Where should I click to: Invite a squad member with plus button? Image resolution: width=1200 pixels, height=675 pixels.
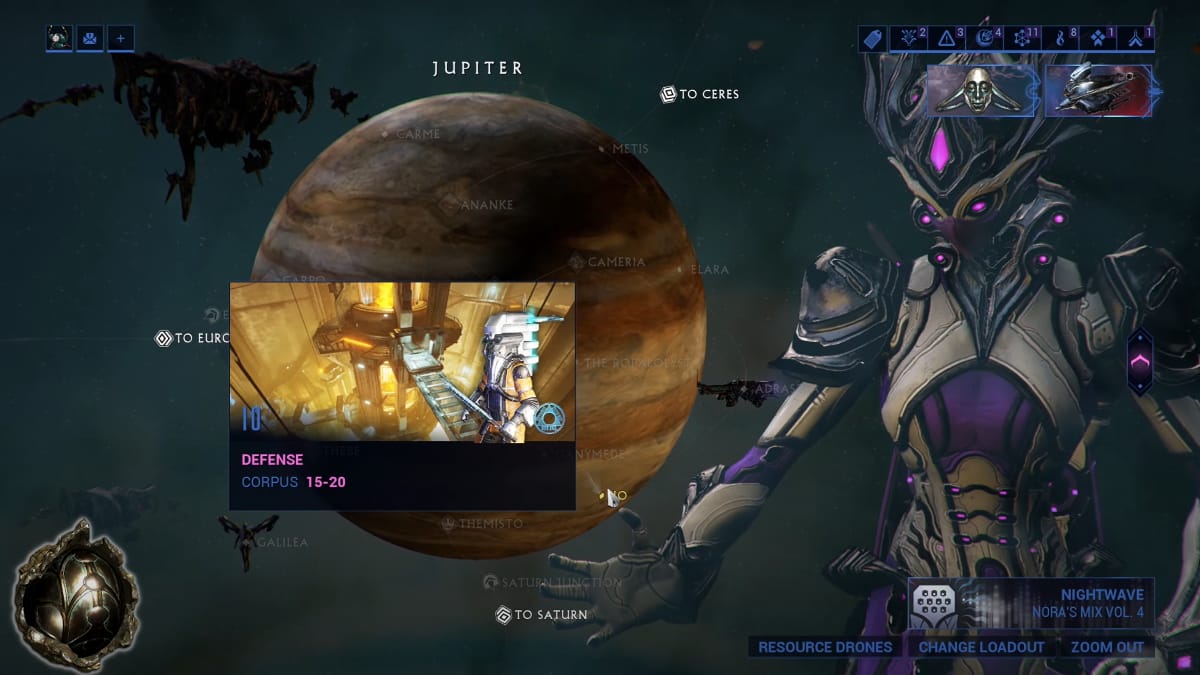click(120, 39)
